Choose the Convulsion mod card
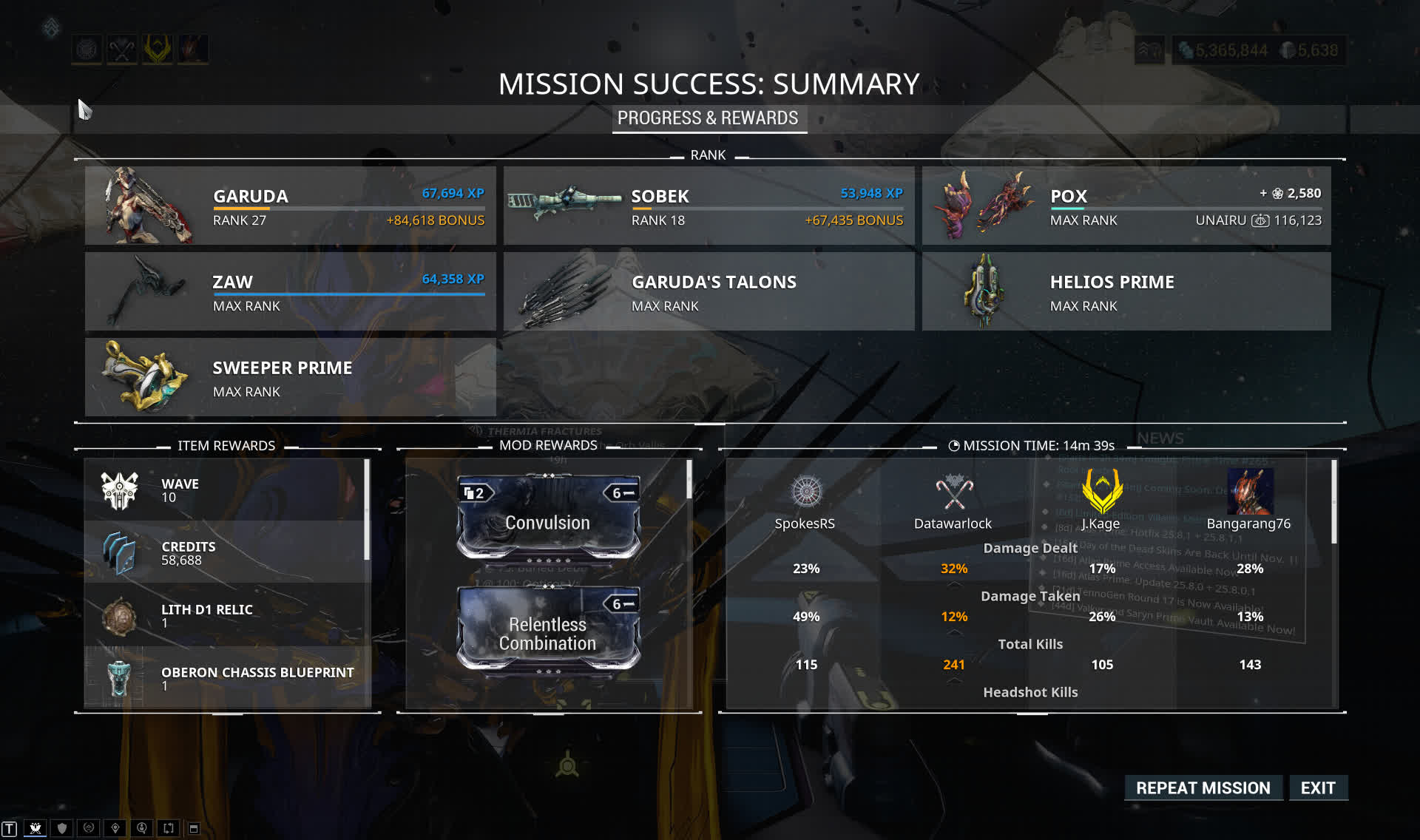1420x840 pixels. pos(547,518)
